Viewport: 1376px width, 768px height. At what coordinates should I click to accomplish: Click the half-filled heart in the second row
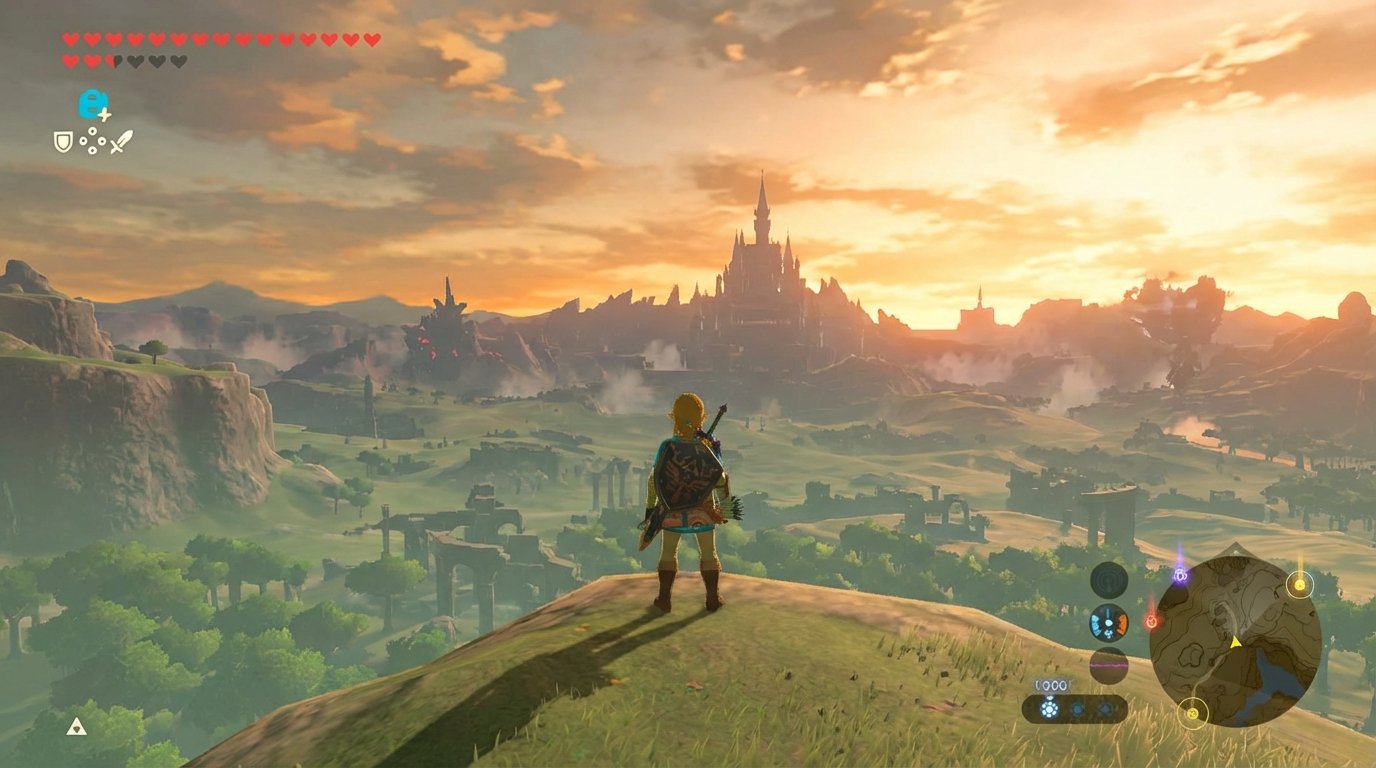click(x=113, y=60)
